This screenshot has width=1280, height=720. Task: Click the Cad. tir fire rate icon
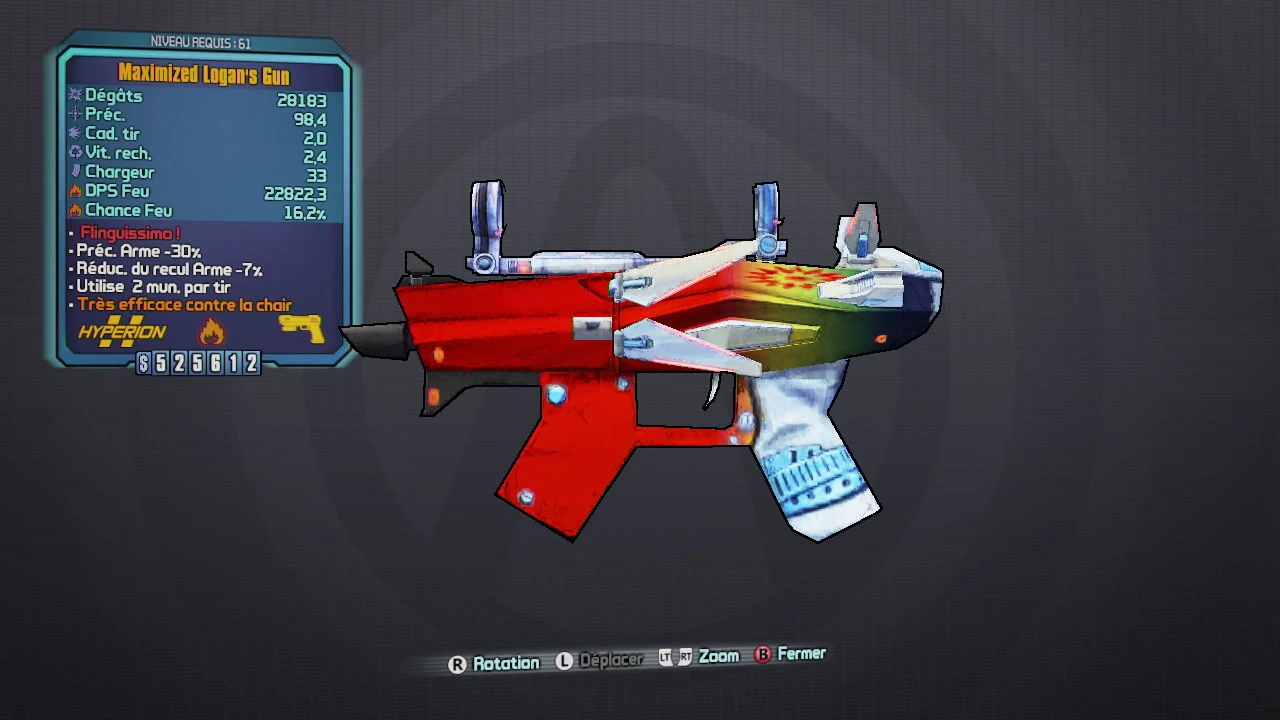pyautogui.click(x=75, y=133)
